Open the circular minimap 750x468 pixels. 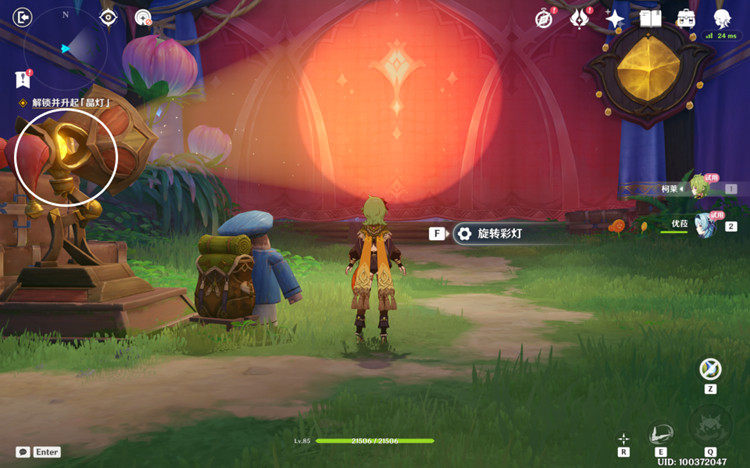pyautogui.click(x=66, y=47)
